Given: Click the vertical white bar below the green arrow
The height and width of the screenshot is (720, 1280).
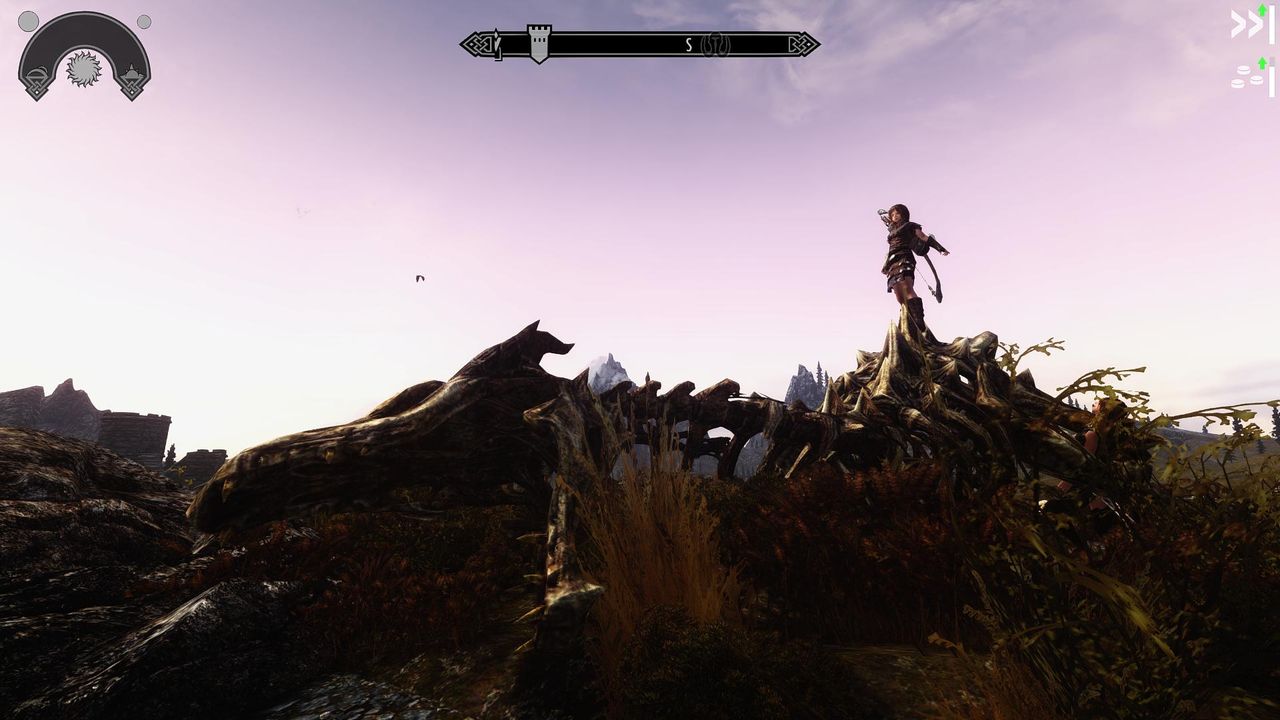Looking at the screenshot, I should point(1272,25).
